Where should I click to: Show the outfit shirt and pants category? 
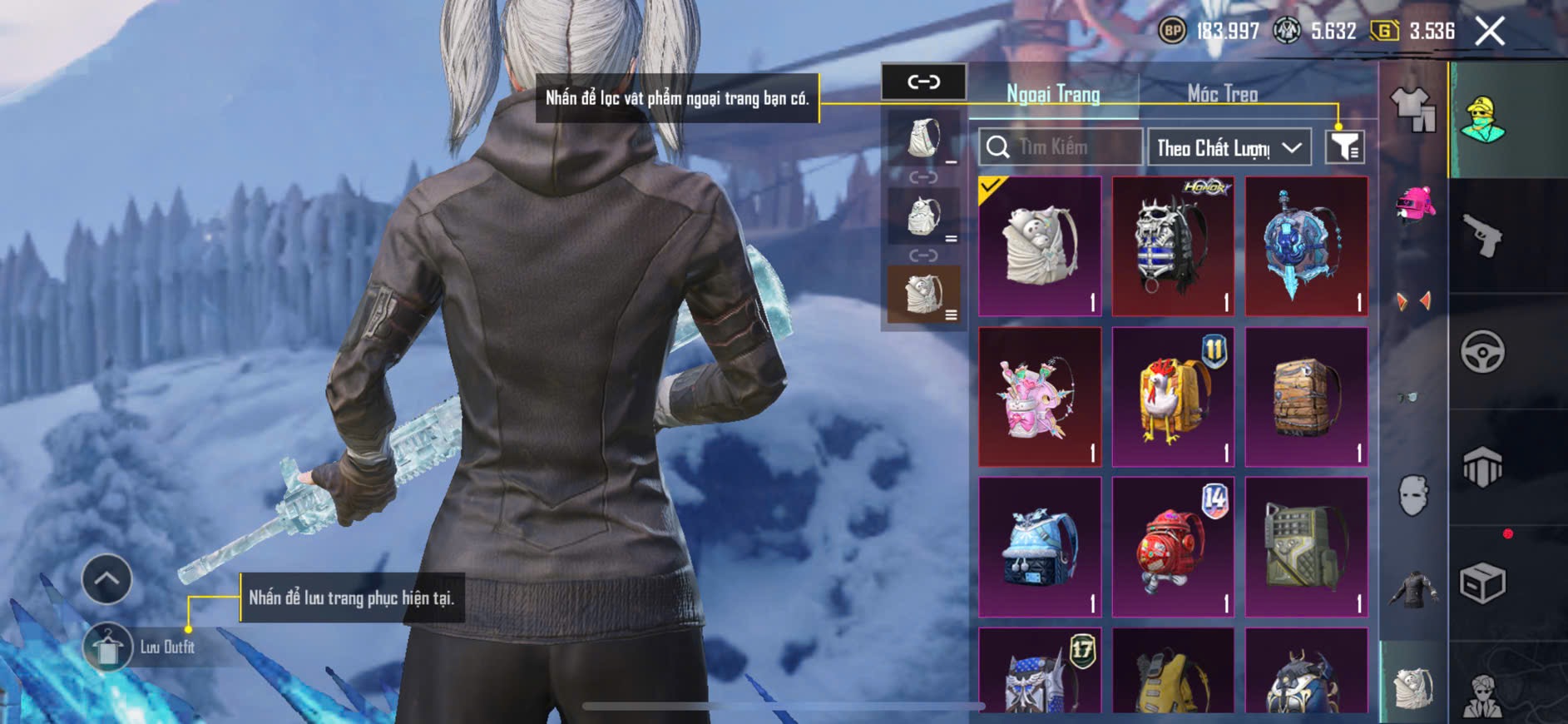1412,109
